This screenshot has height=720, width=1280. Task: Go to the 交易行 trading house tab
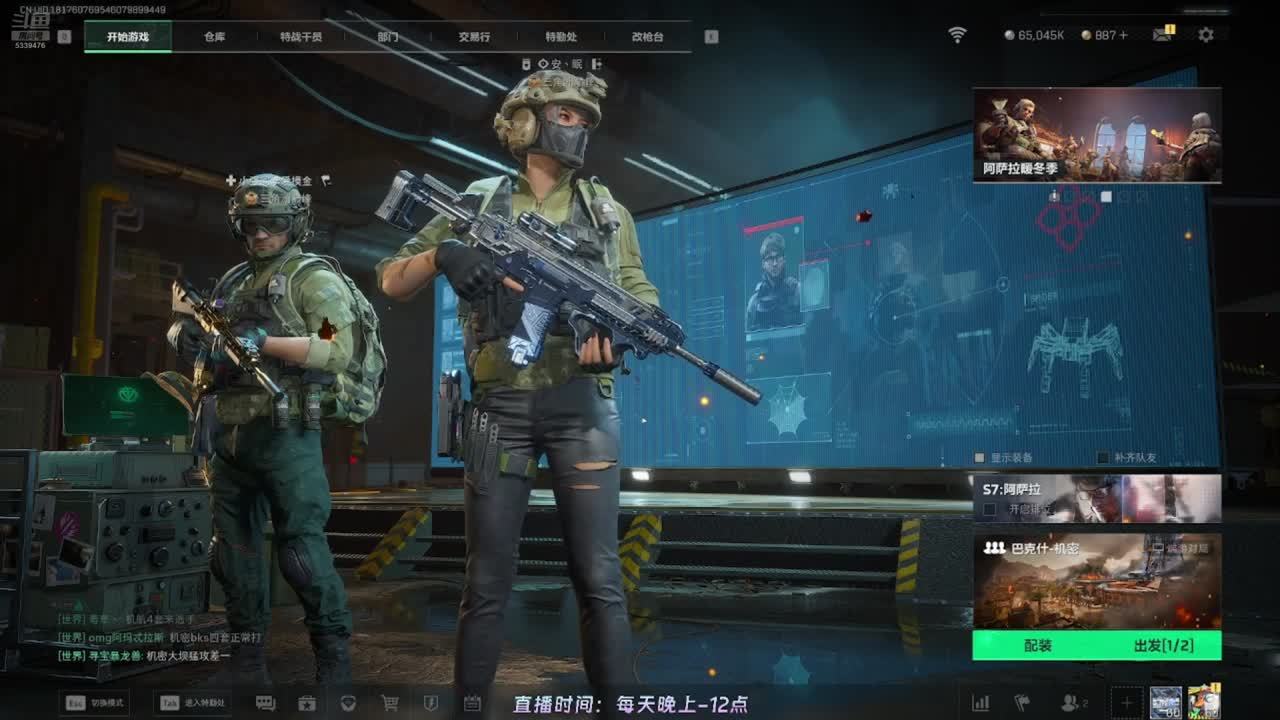[474, 37]
